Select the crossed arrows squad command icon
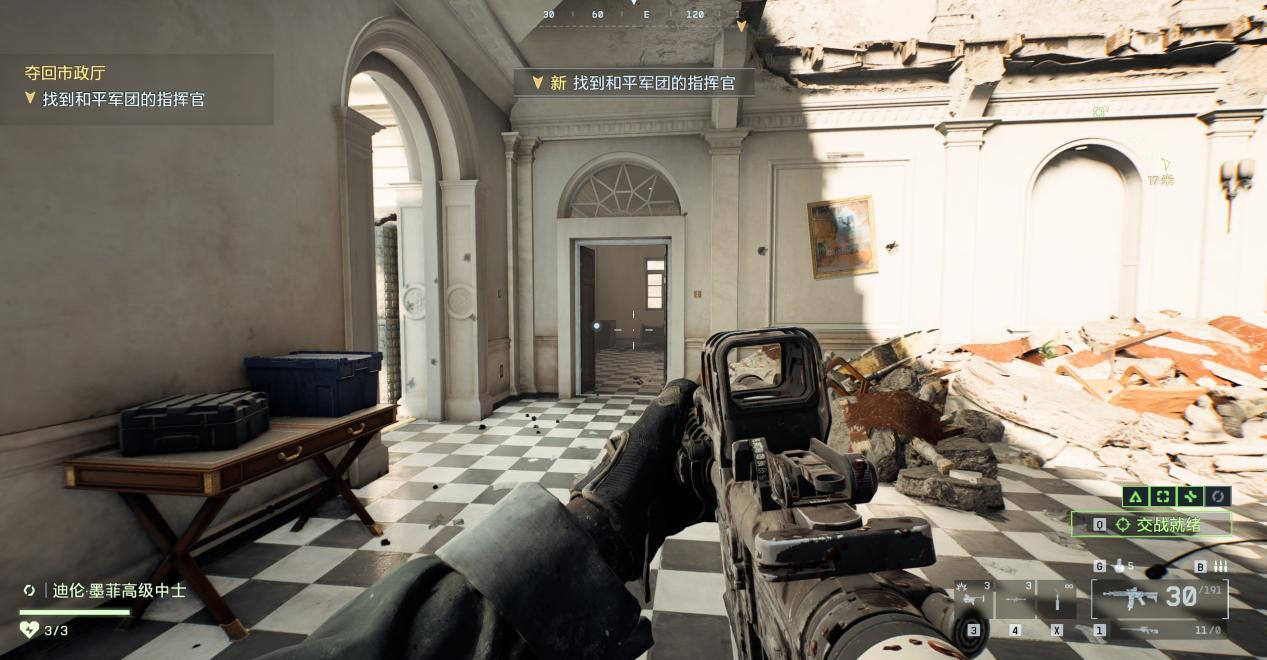 click(x=1189, y=496)
